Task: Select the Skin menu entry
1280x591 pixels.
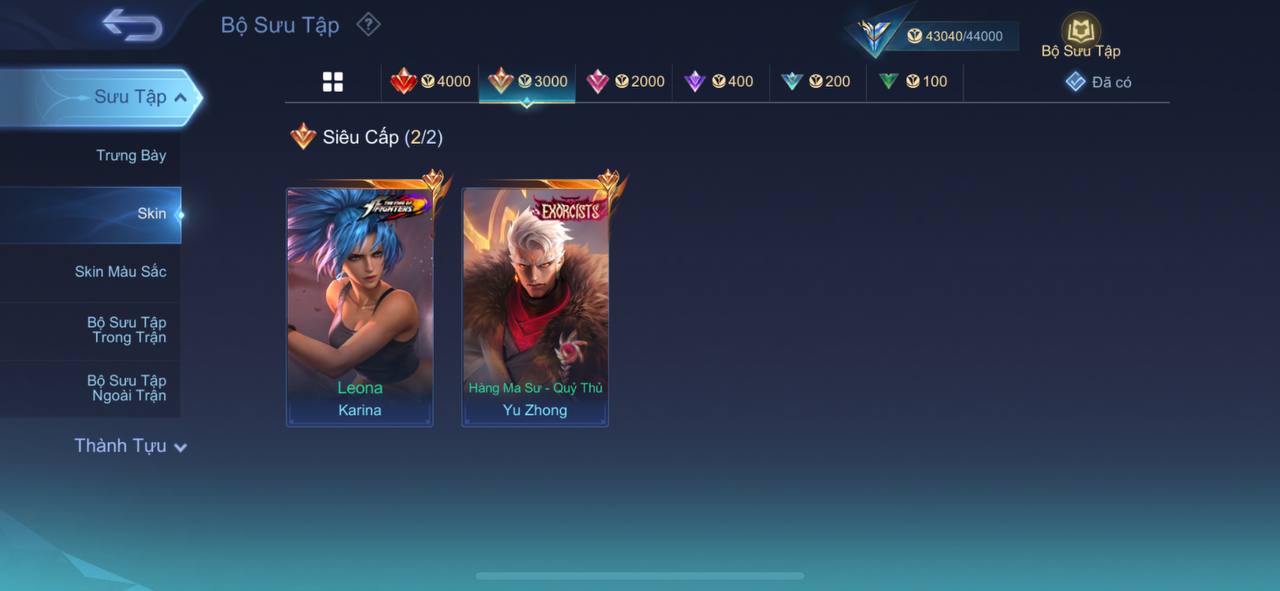Action: pyautogui.click(x=150, y=214)
